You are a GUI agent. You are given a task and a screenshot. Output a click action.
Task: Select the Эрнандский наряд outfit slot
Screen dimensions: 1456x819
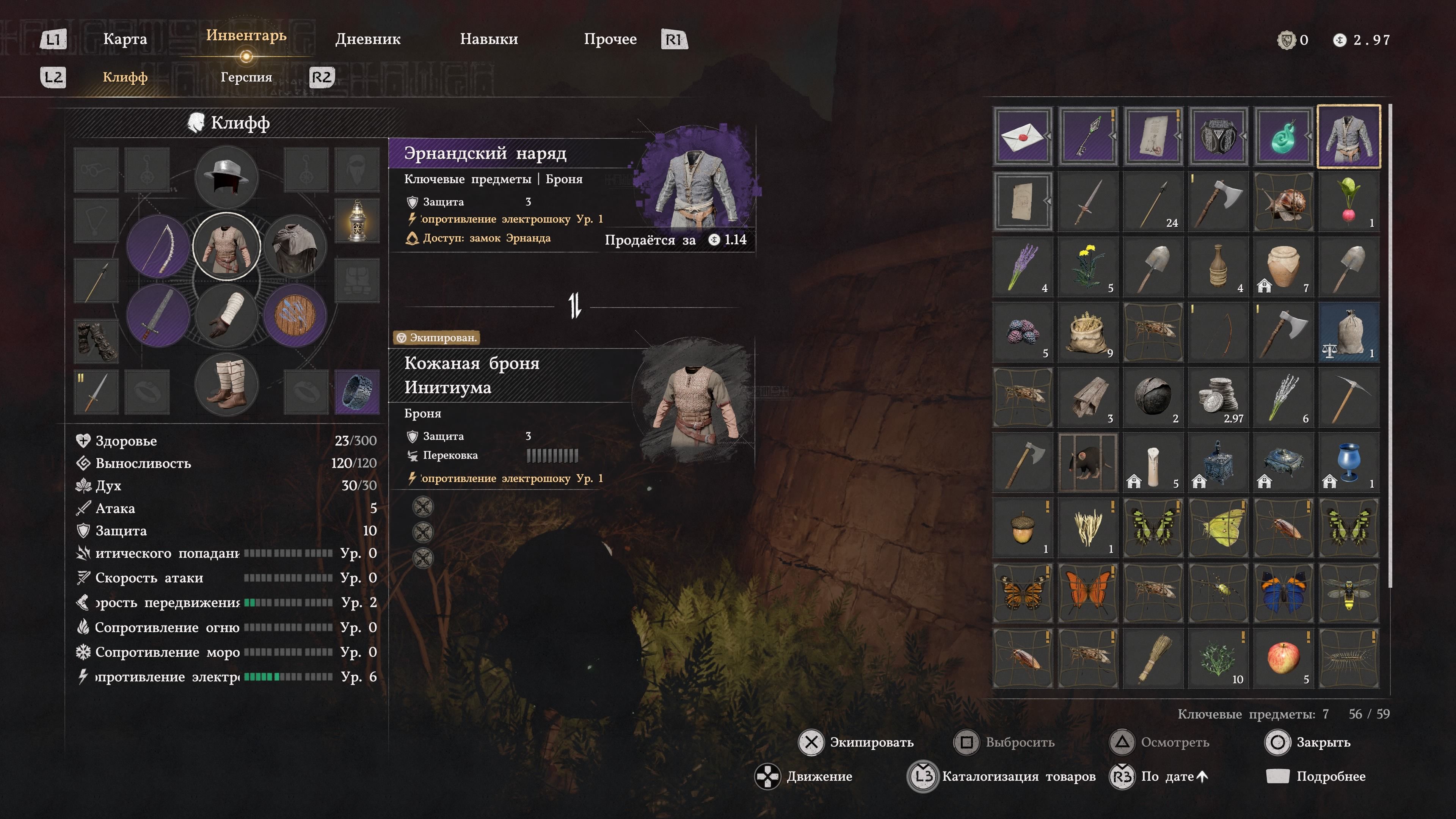pyautogui.click(x=1349, y=136)
